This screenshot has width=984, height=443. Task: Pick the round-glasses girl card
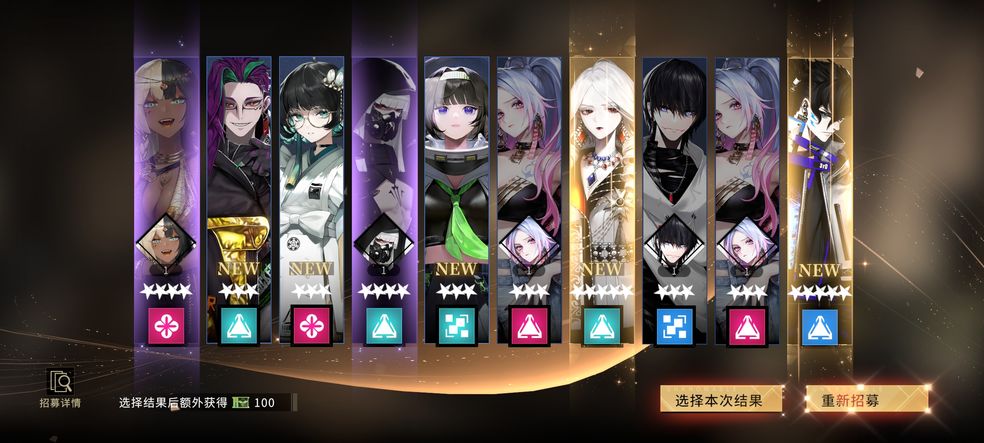tap(312, 180)
